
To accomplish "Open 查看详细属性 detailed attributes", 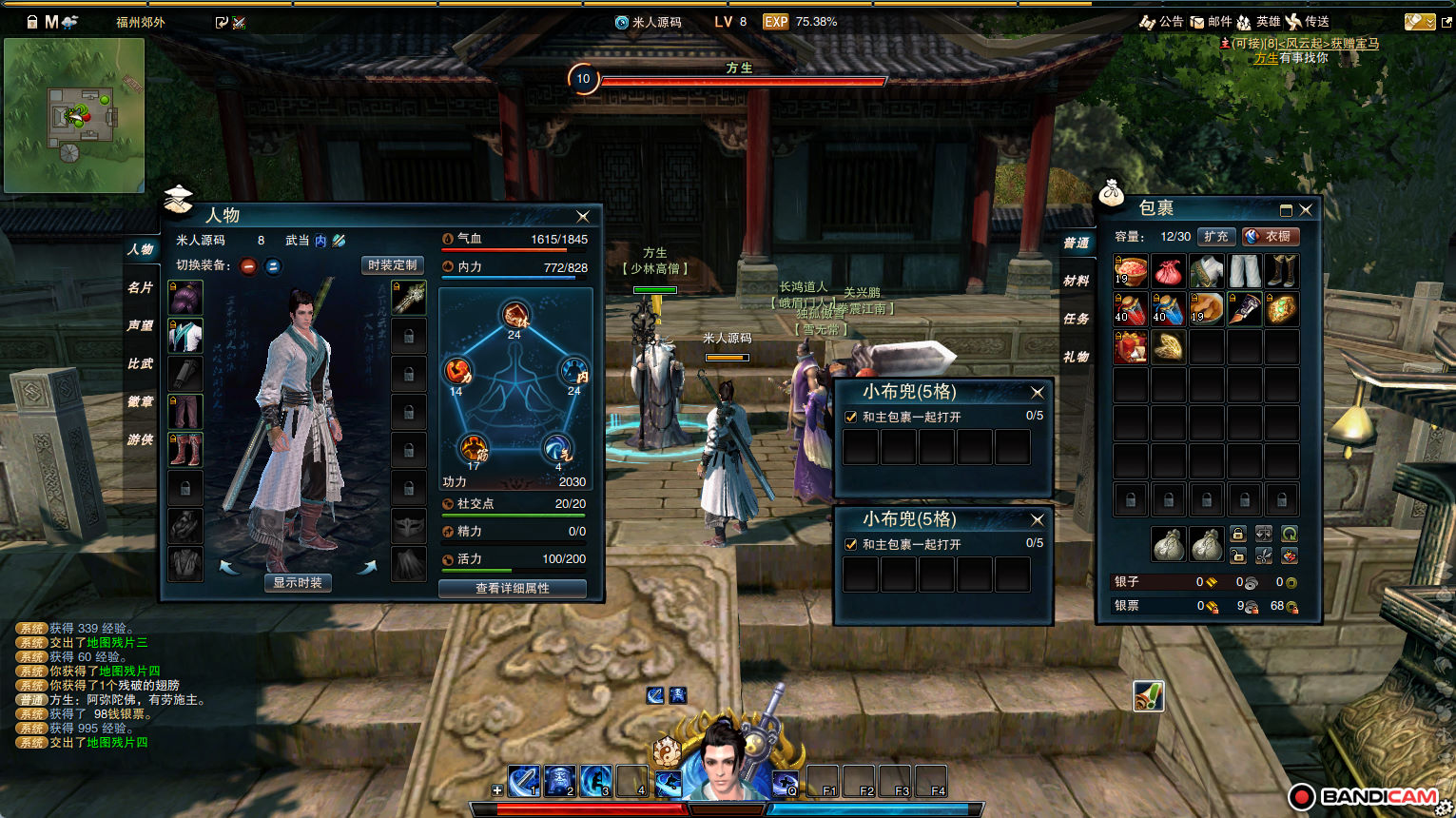I will click(512, 589).
